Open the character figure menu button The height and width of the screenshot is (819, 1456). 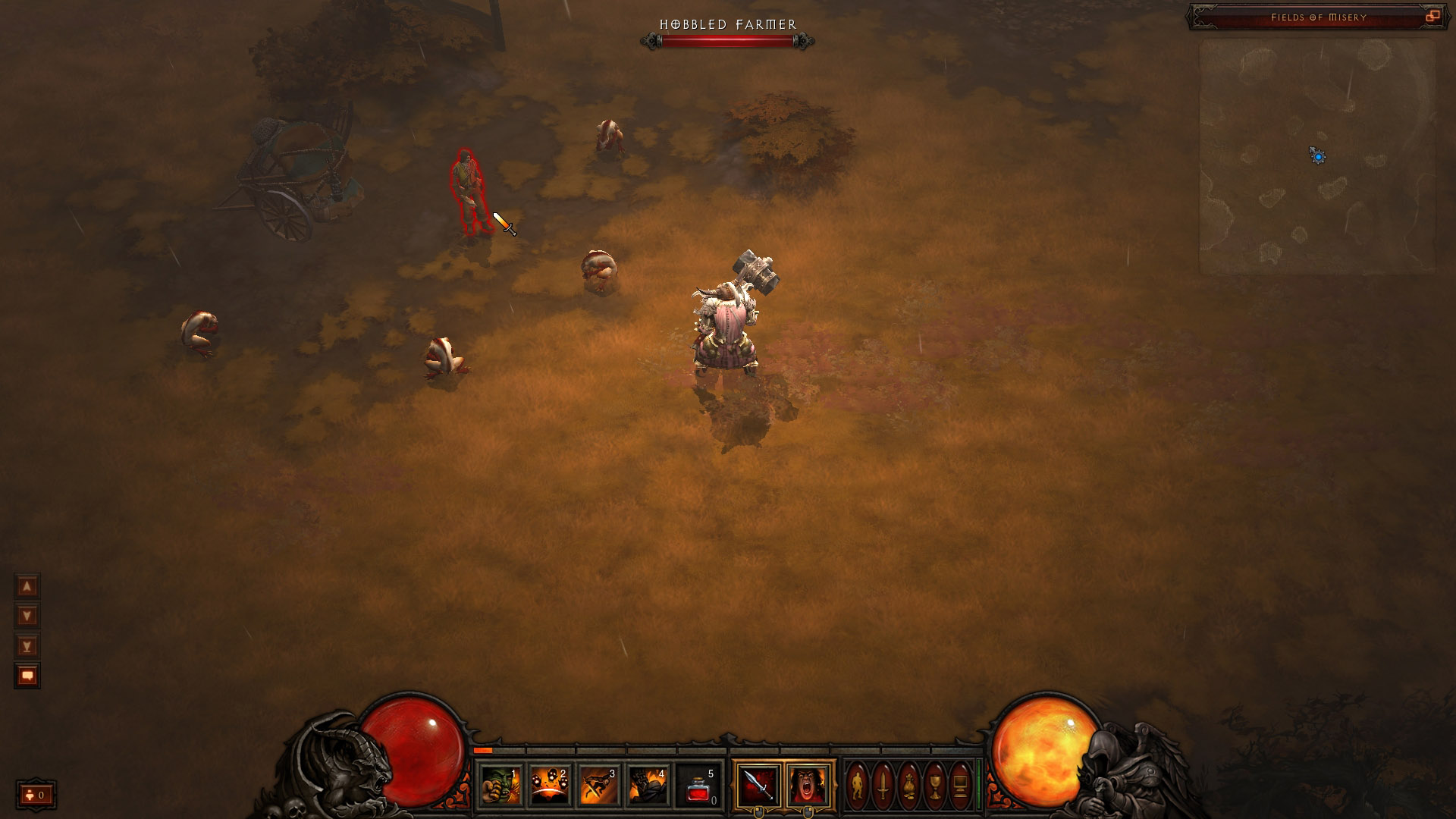point(857,785)
